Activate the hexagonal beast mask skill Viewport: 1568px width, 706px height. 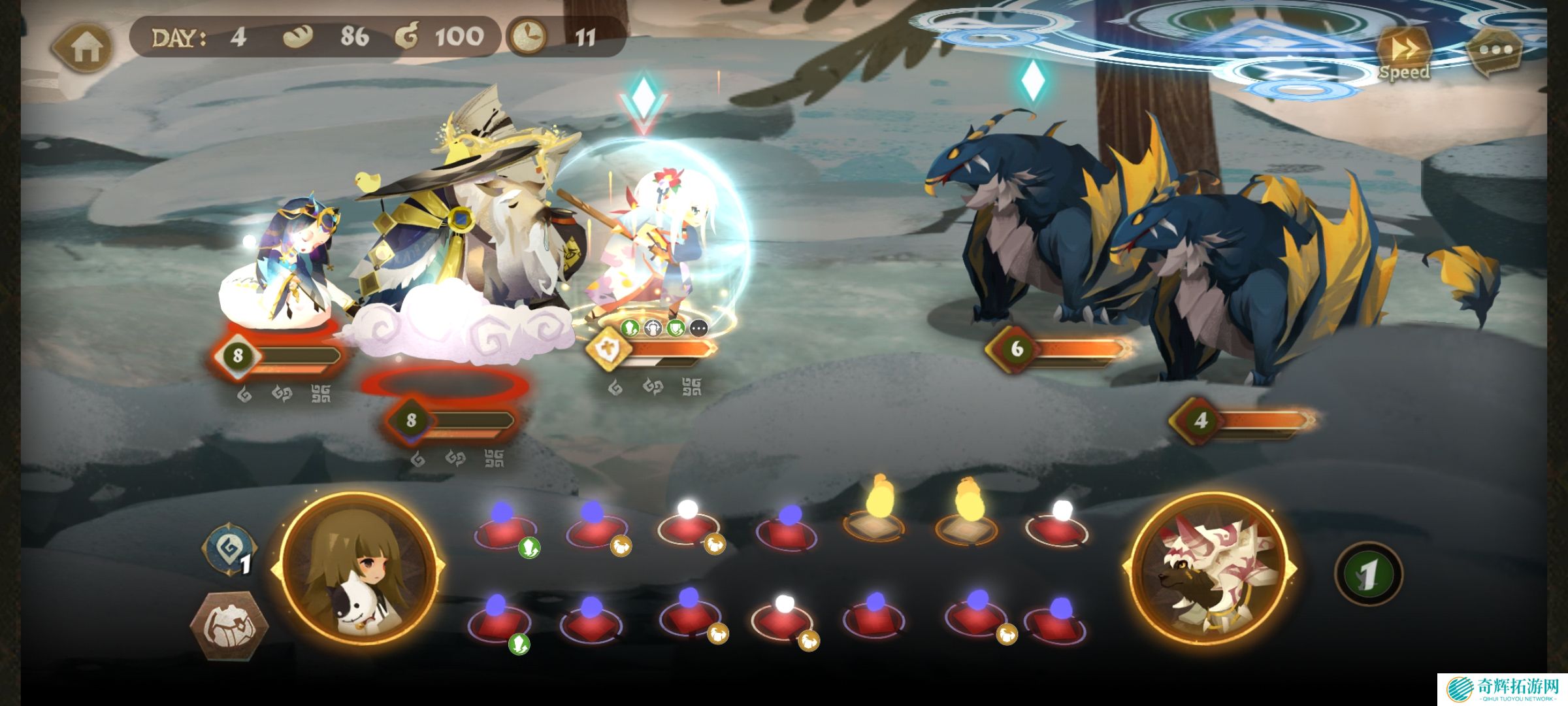click(x=228, y=624)
